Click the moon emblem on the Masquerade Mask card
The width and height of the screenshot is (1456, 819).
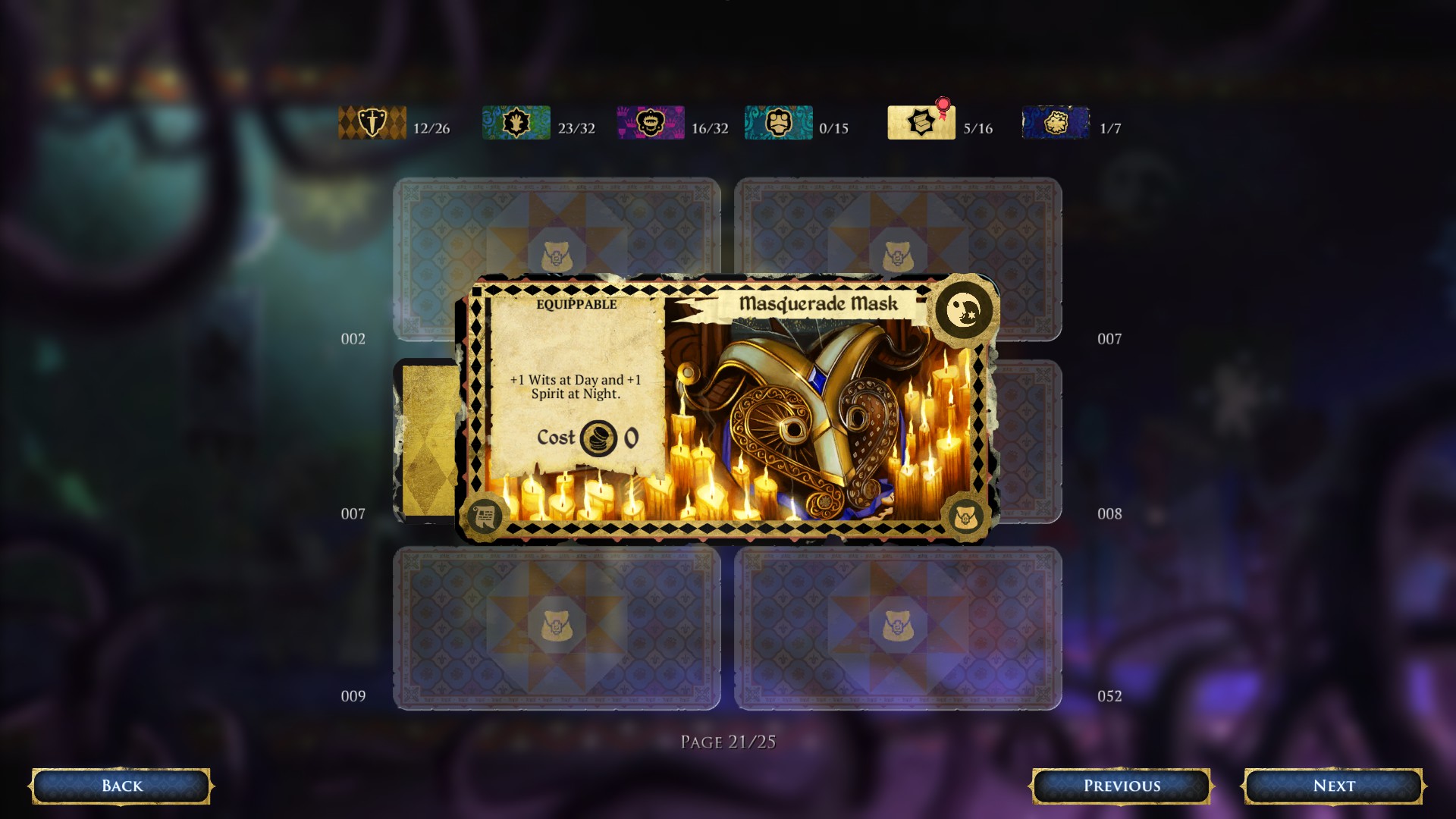963,309
